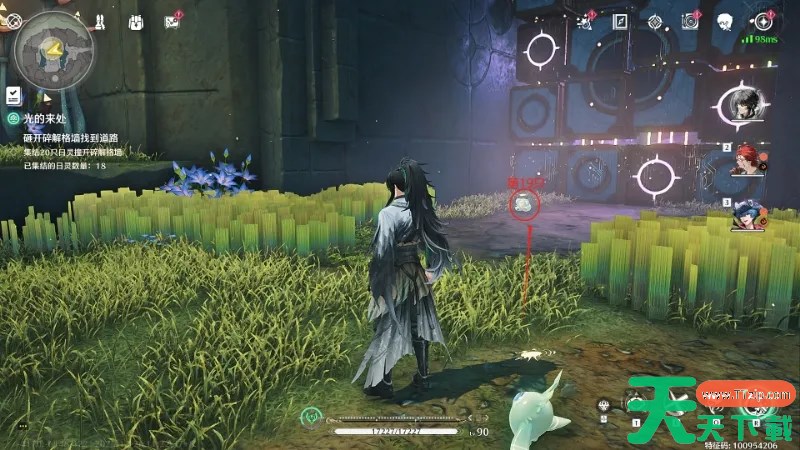Activate the green emblem beside the health bar

(313, 414)
